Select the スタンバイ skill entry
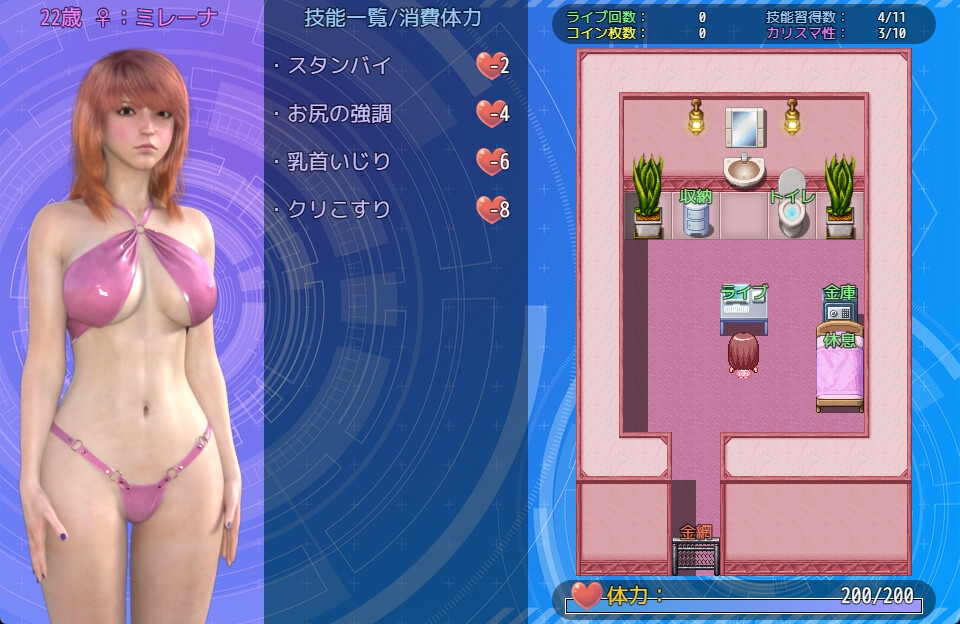This screenshot has height=624, width=960. point(338,66)
